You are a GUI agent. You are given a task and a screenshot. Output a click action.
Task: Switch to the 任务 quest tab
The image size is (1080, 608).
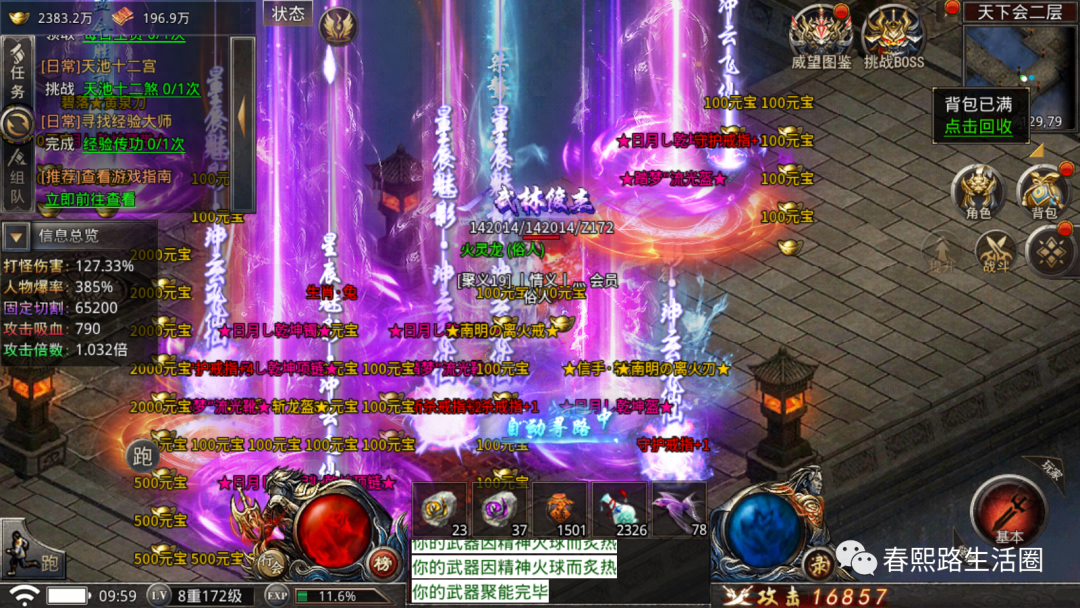18,76
